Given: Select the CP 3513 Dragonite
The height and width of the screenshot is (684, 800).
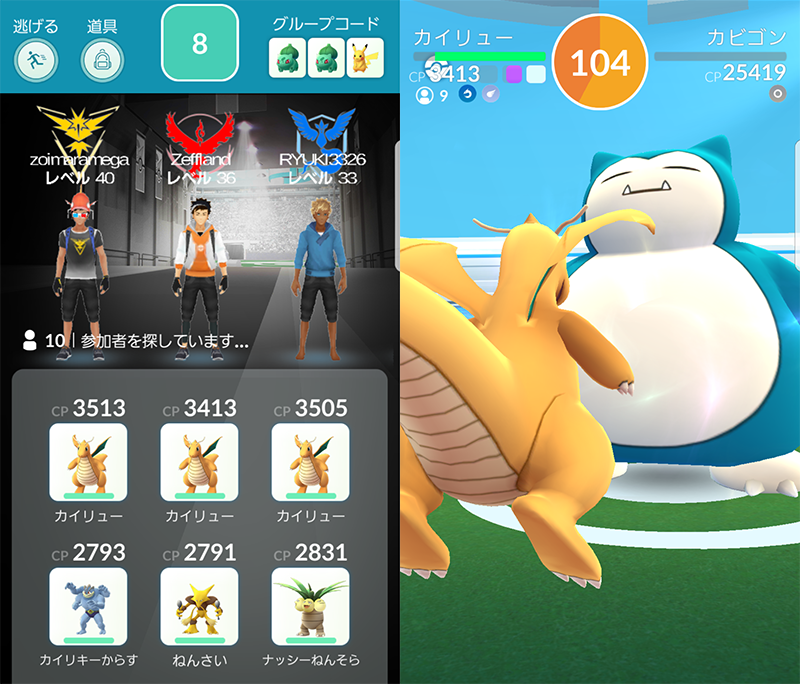Looking at the screenshot, I should pyautogui.click(x=88, y=462).
